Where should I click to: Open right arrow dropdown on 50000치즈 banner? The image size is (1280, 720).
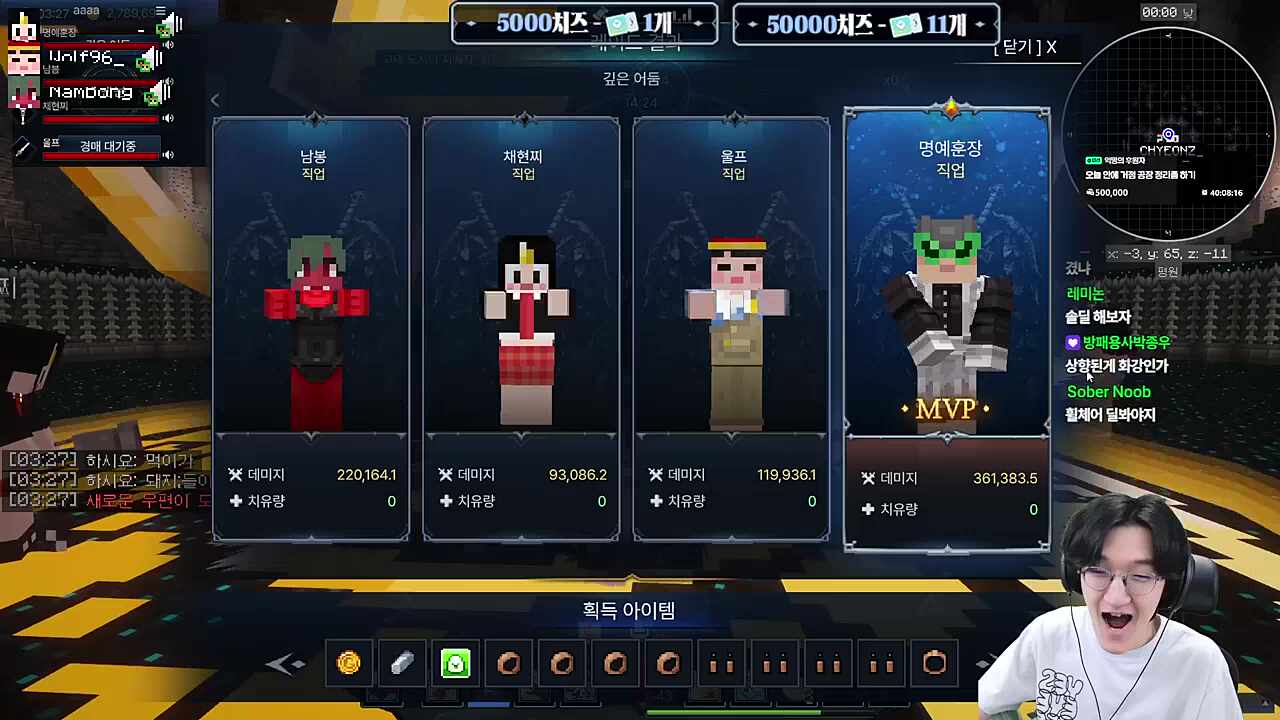coord(979,24)
